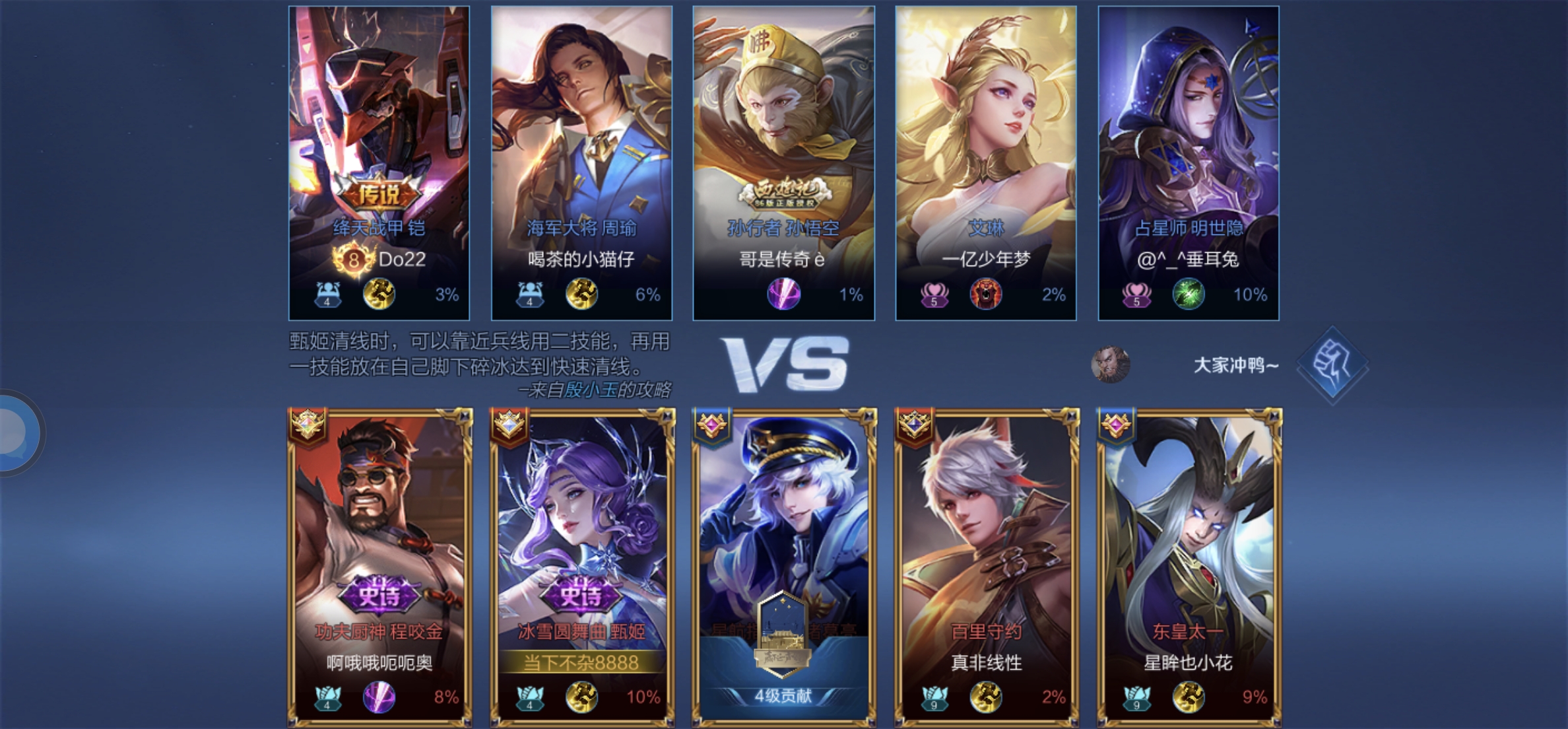The width and height of the screenshot is (1568, 729).
Task: Select 一亿少年梦's 艾琳 card
Action: pyautogui.click(x=985, y=162)
